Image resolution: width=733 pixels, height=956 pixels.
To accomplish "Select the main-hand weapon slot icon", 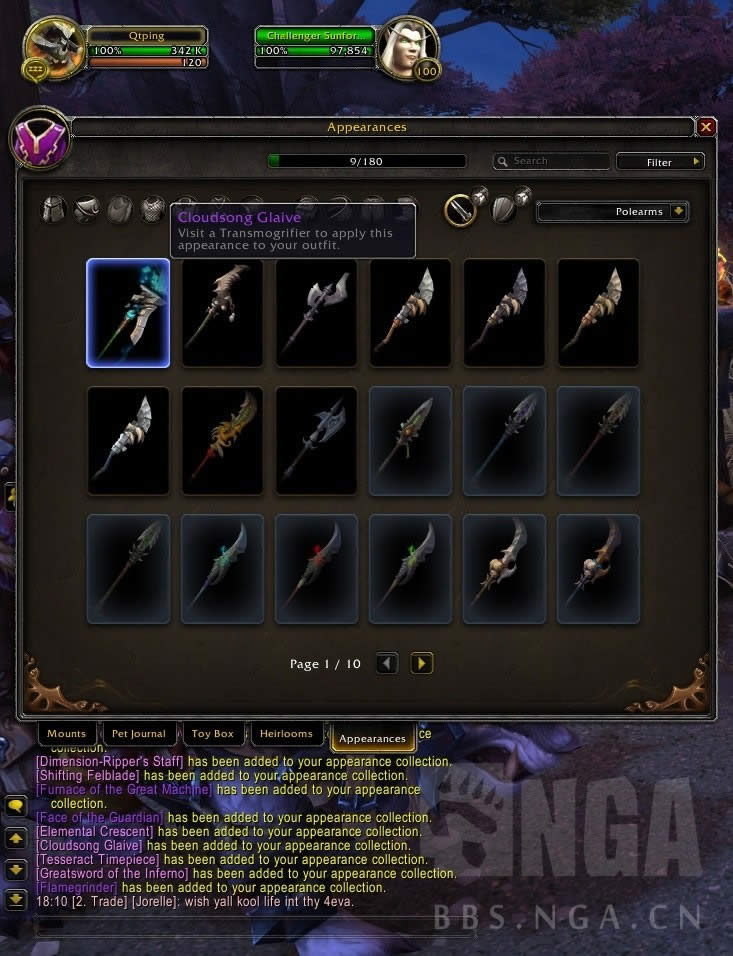I will tap(461, 210).
